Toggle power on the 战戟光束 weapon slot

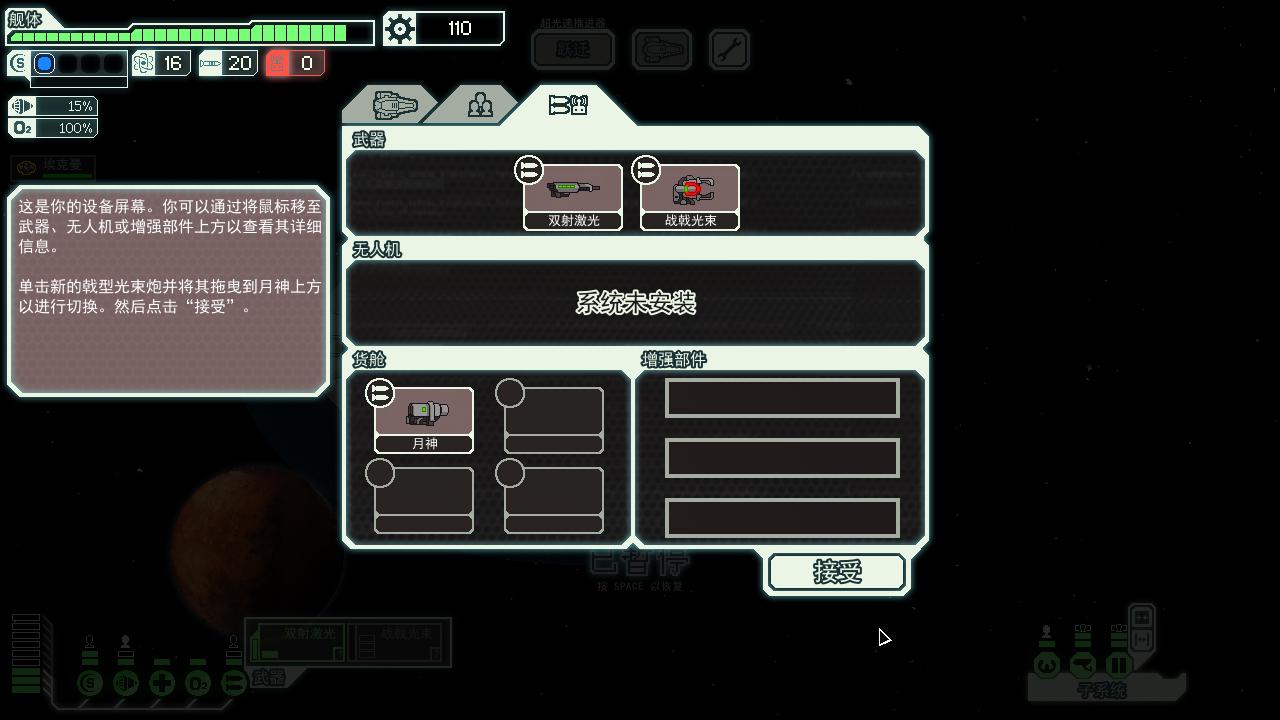398,642
